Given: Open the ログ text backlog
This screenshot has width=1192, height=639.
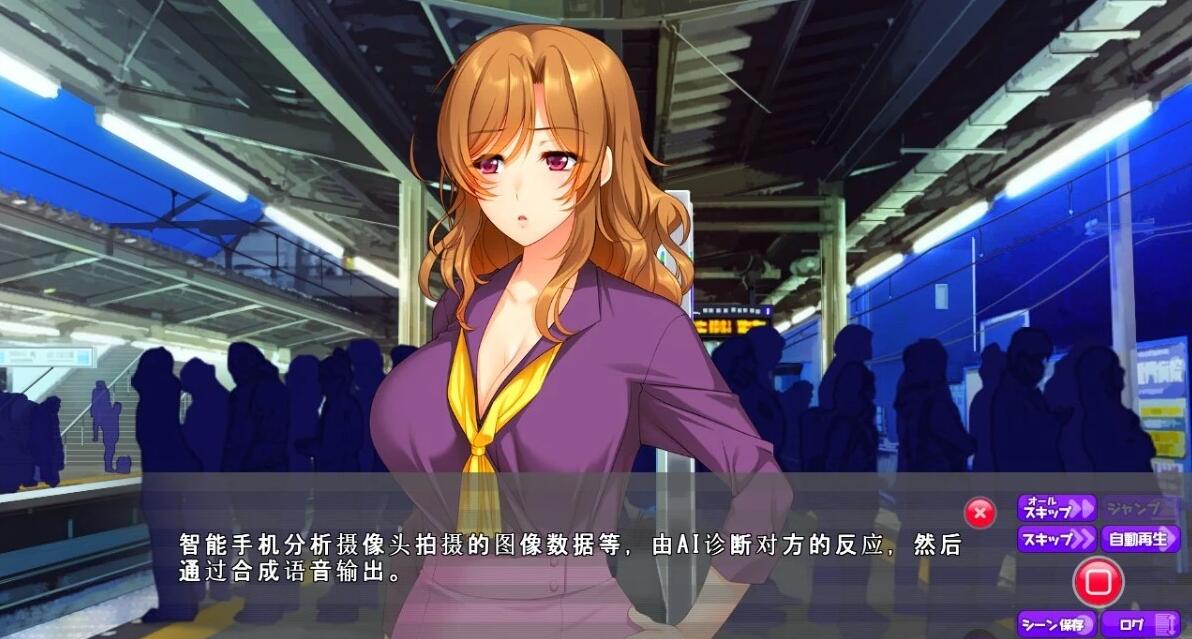Looking at the screenshot, I should [x=1141, y=625].
